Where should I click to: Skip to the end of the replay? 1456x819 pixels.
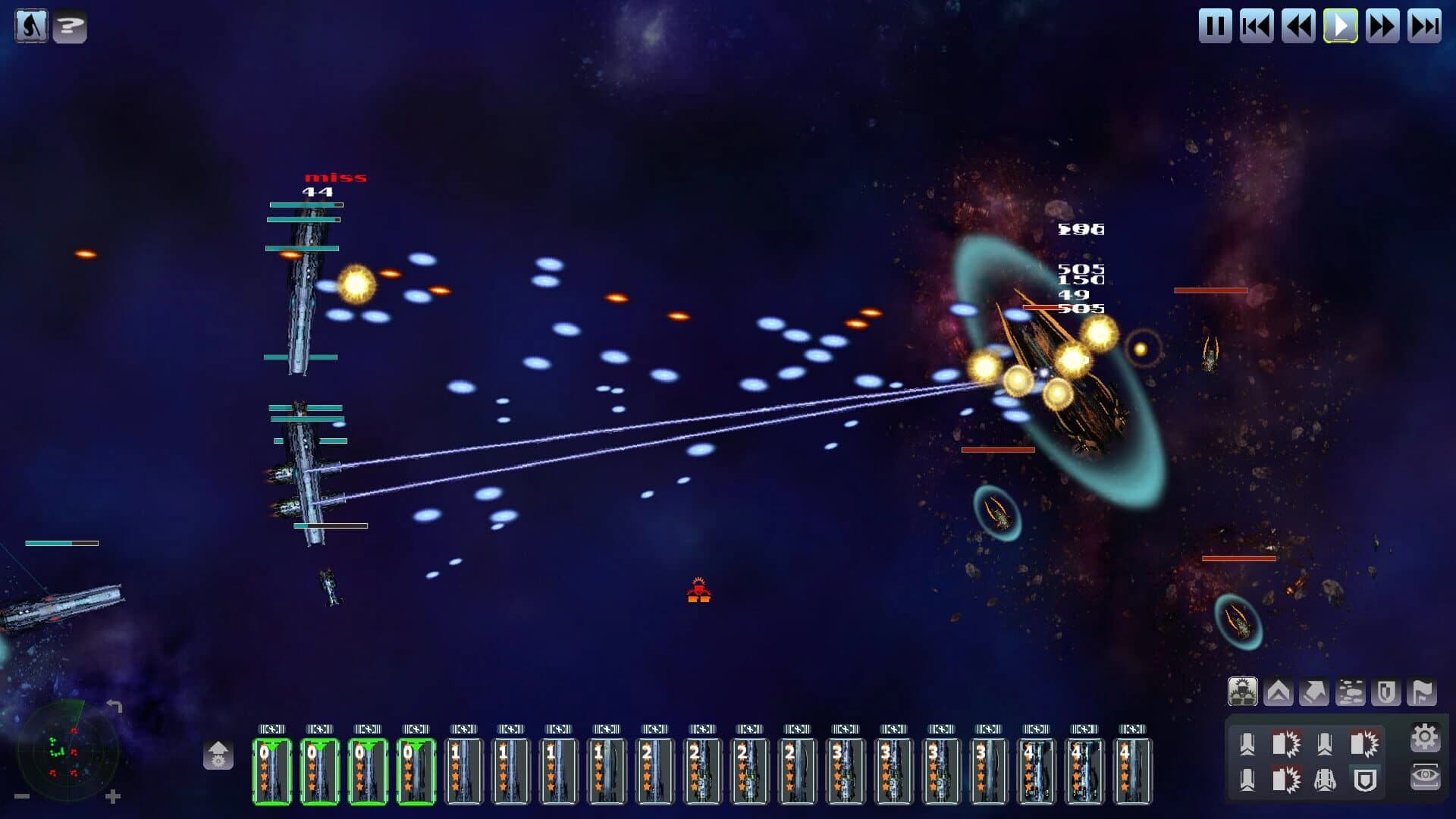pos(1425,25)
